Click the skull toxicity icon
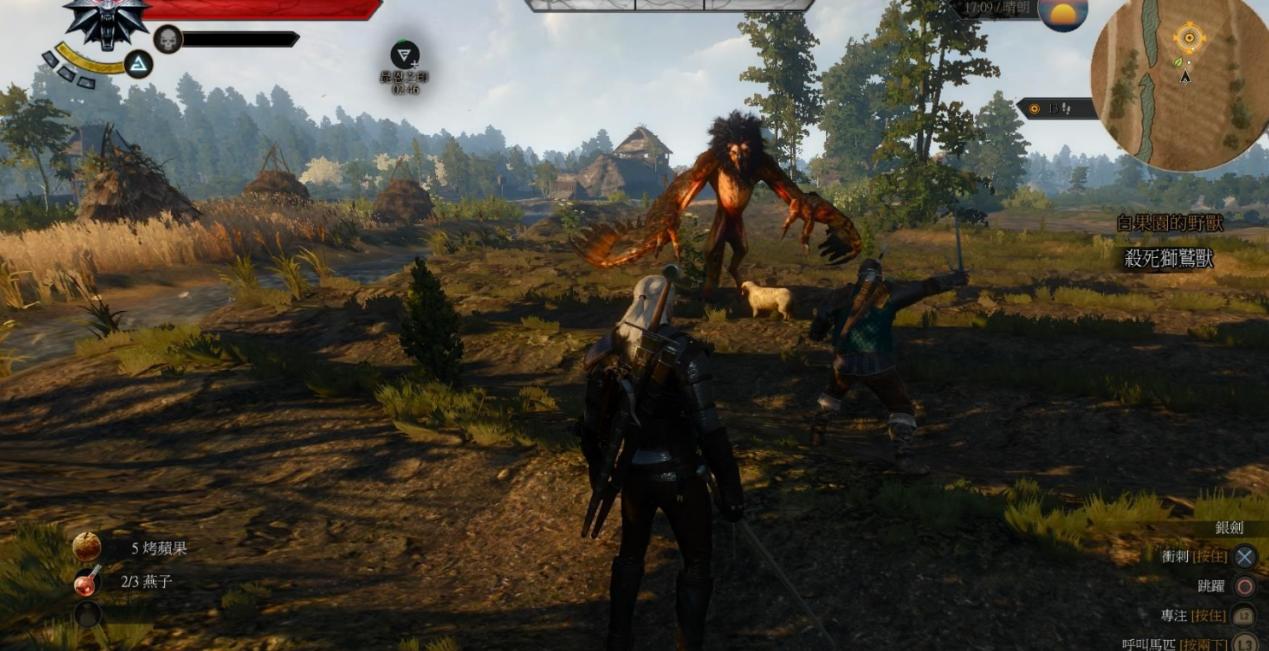The image size is (1269, 651). click(168, 39)
